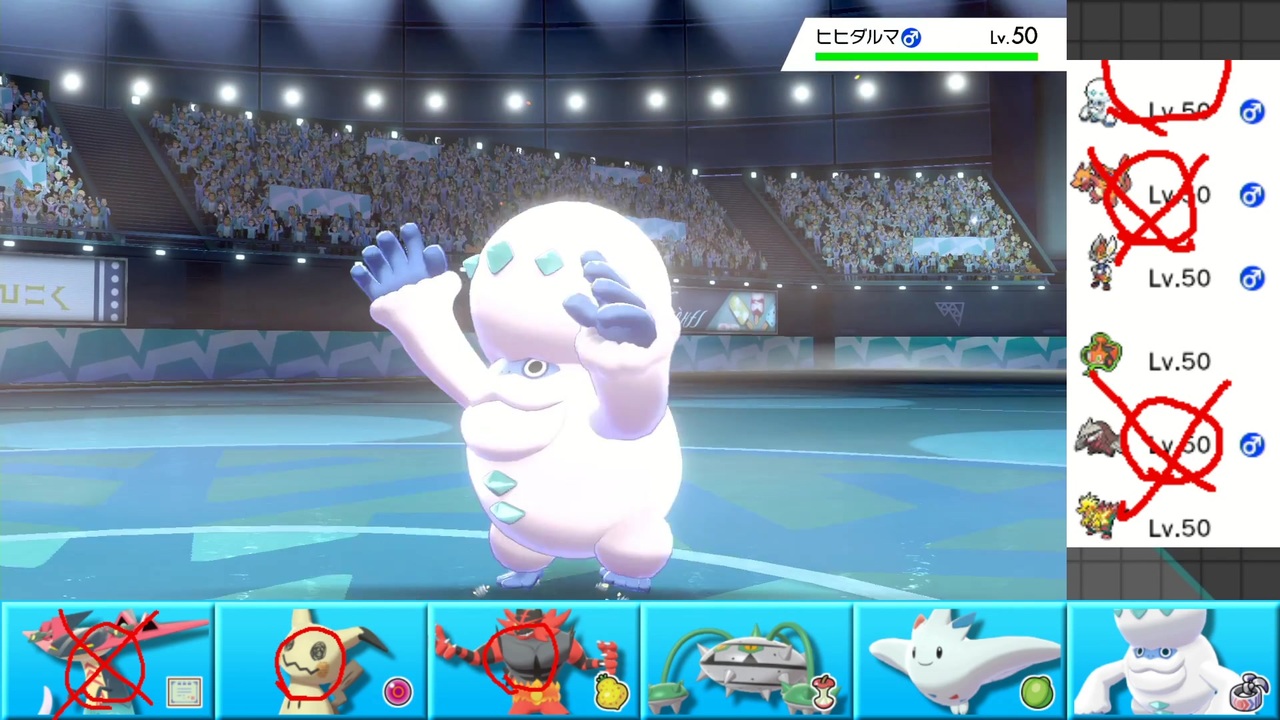Select the opponent's yellow spiky Pokémon row

(x=1172, y=525)
